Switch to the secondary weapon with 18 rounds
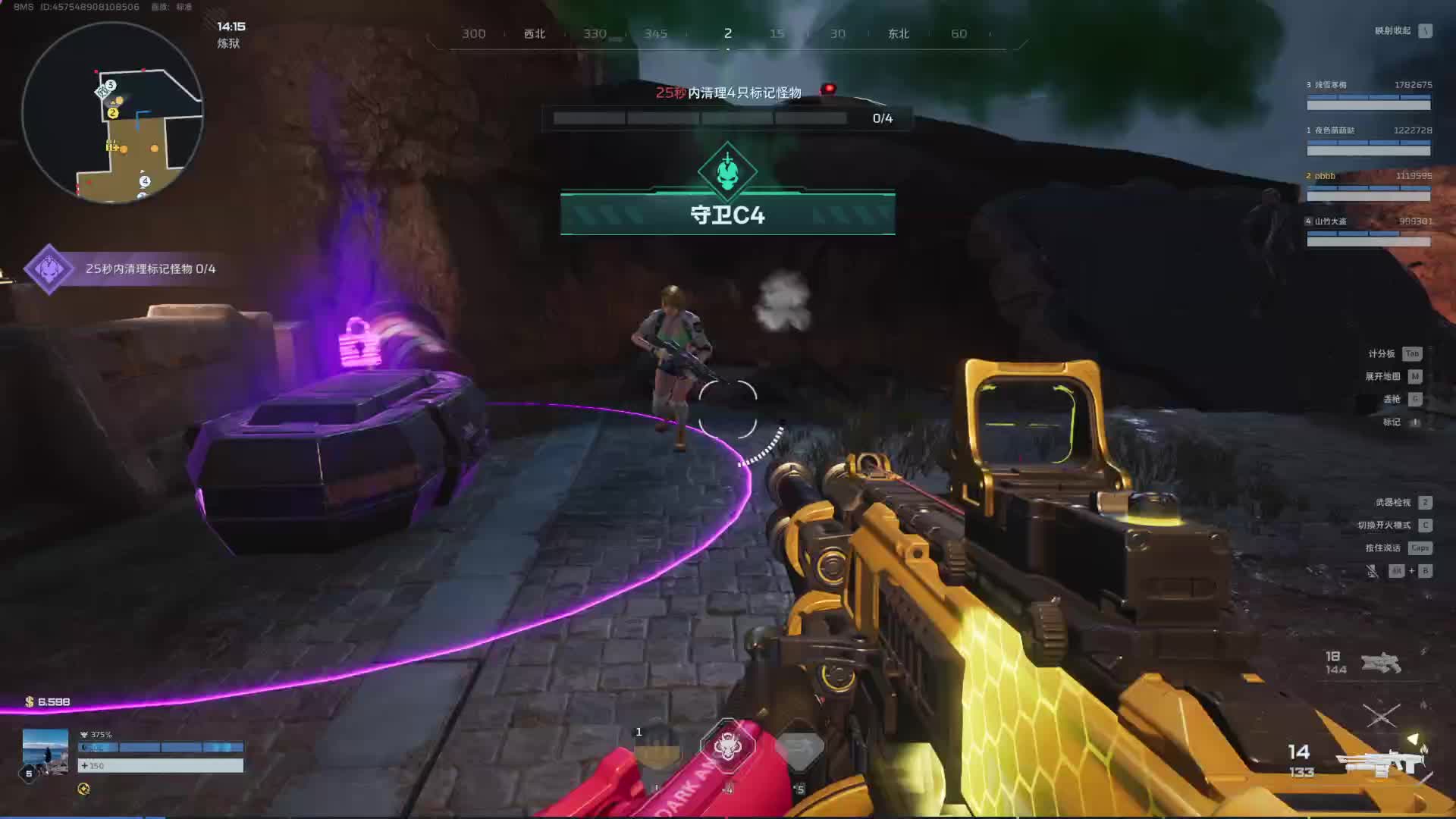The height and width of the screenshot is (819, 1456). pyautogui.click(x=1380, y=664)
